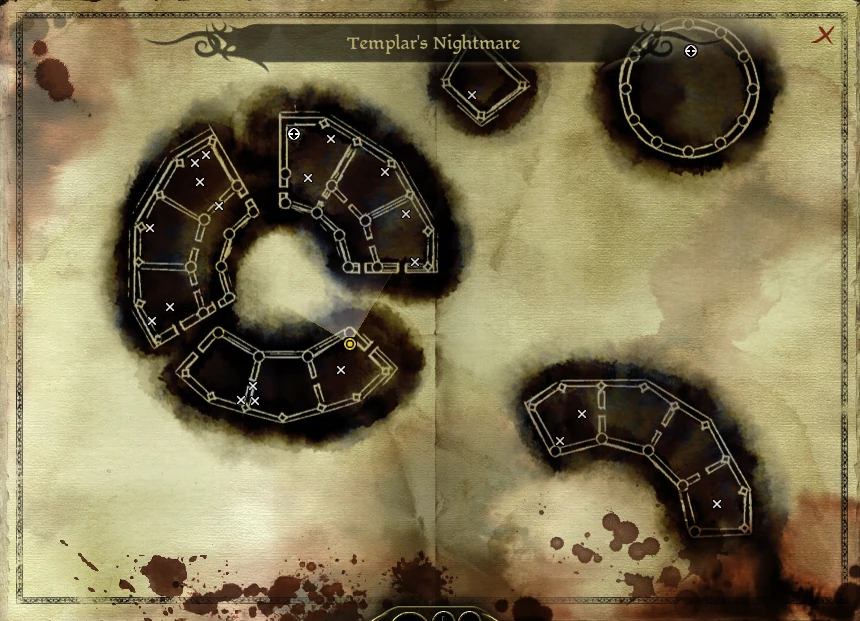Select the X marker in the small diamond room
The height and width of the screenshot is (621, 860).
(472, 95)
